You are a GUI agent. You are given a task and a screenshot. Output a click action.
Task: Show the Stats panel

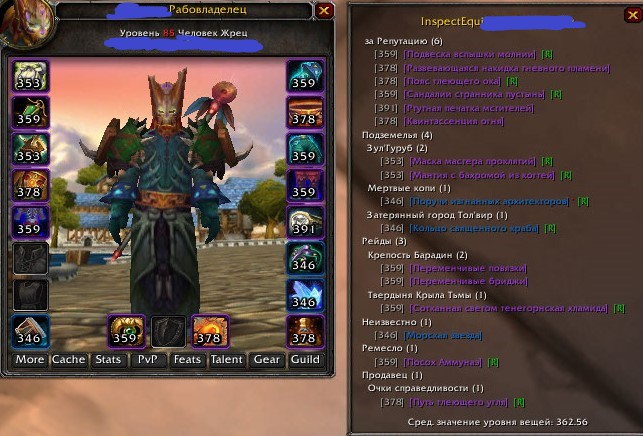pos(108,359)
